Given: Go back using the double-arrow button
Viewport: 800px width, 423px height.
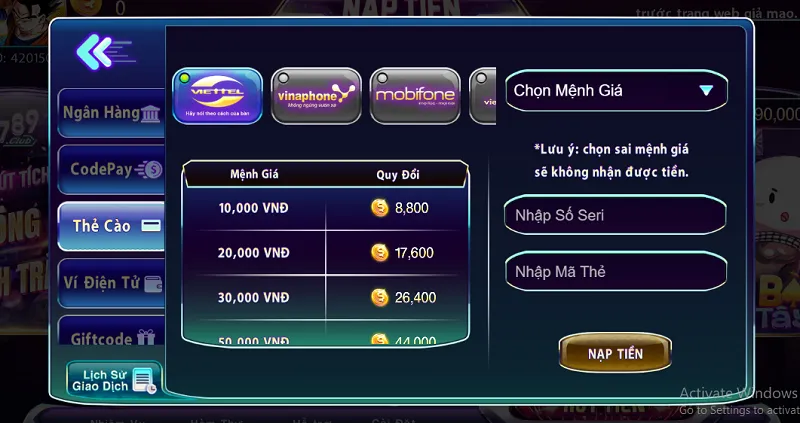Looking at the screenshot, I should point(98,51).
